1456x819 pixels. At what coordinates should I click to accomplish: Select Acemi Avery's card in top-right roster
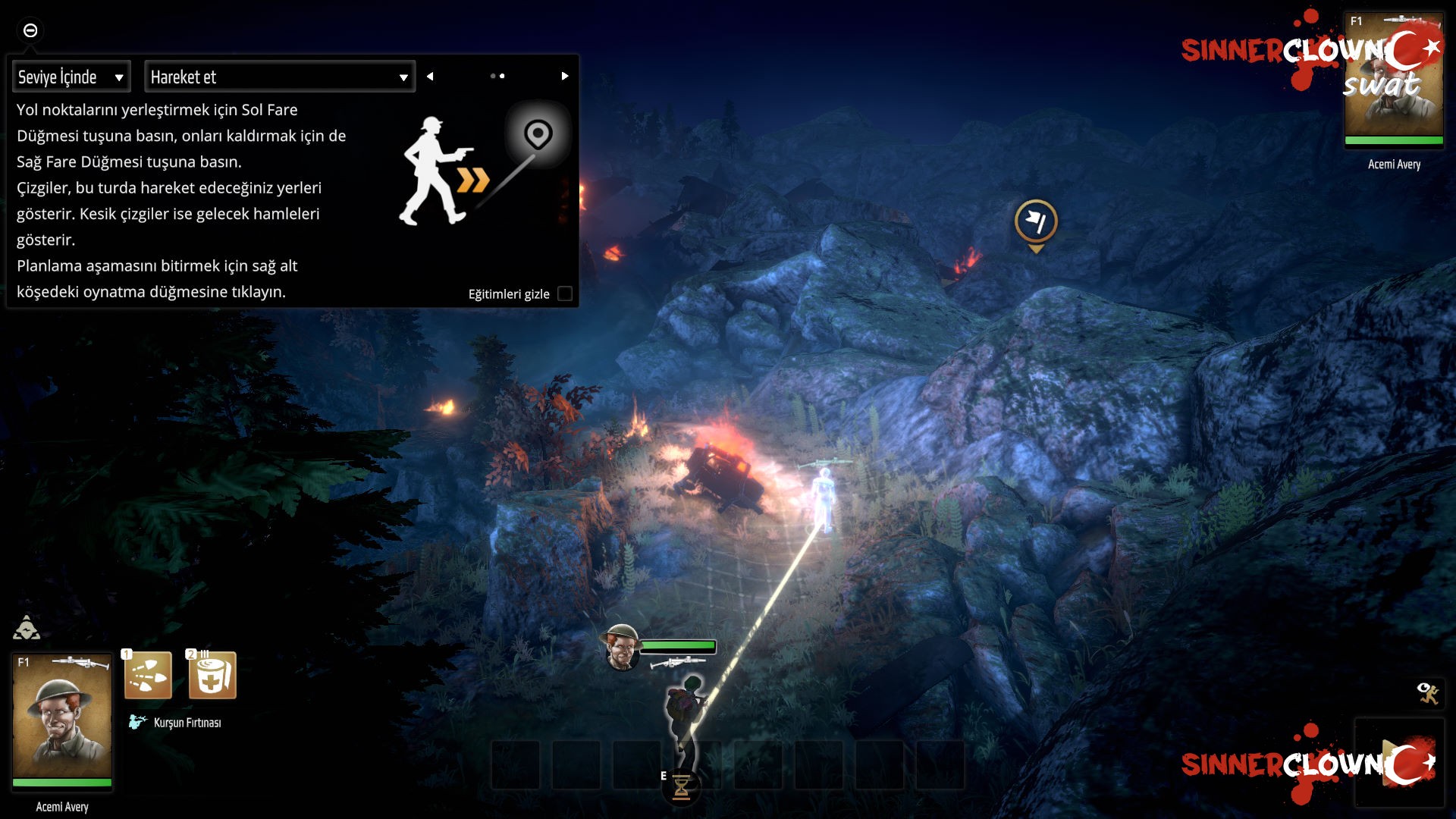1394,80
